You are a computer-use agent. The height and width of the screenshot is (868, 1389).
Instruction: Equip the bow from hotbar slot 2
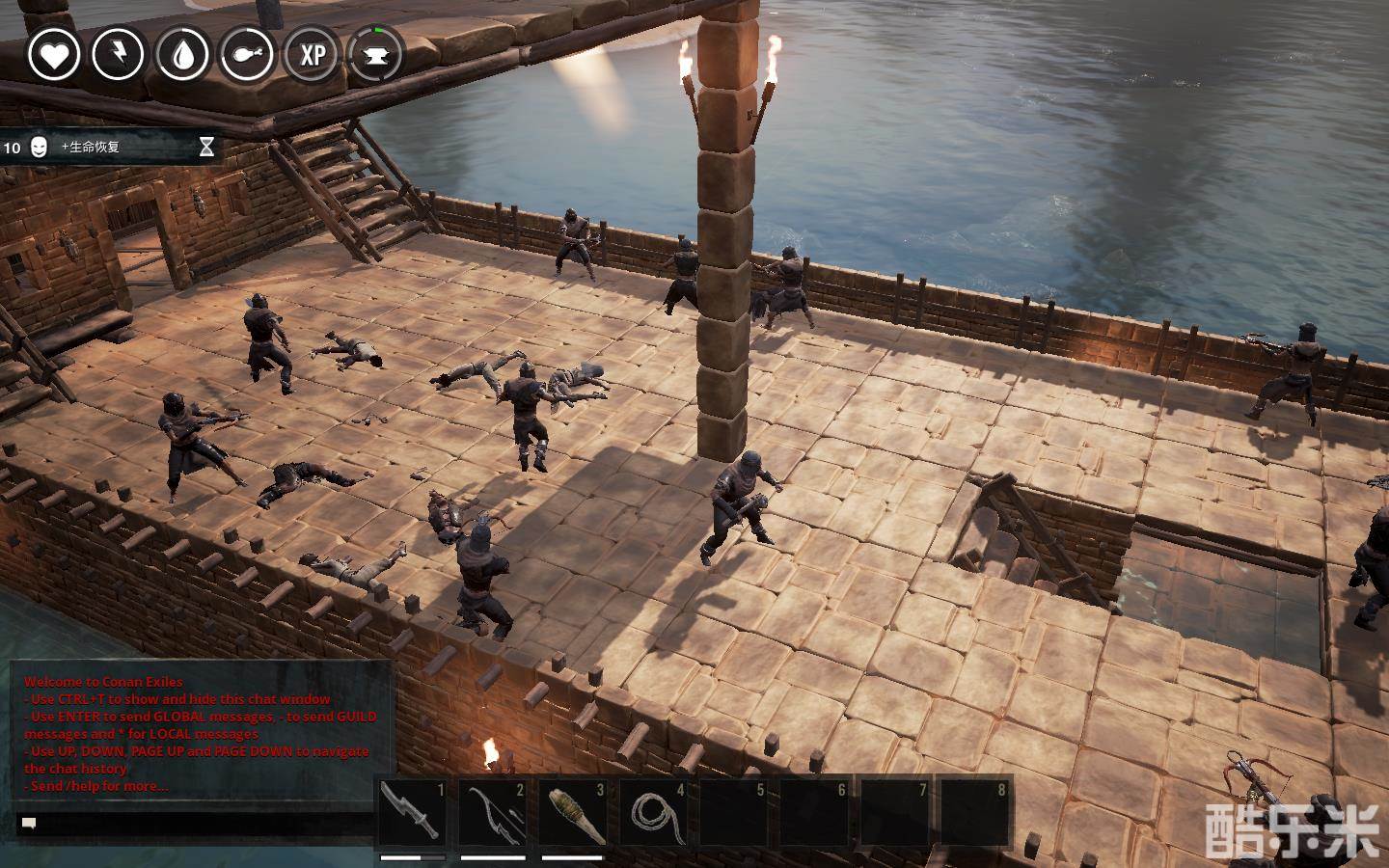(x=492, y=813)
